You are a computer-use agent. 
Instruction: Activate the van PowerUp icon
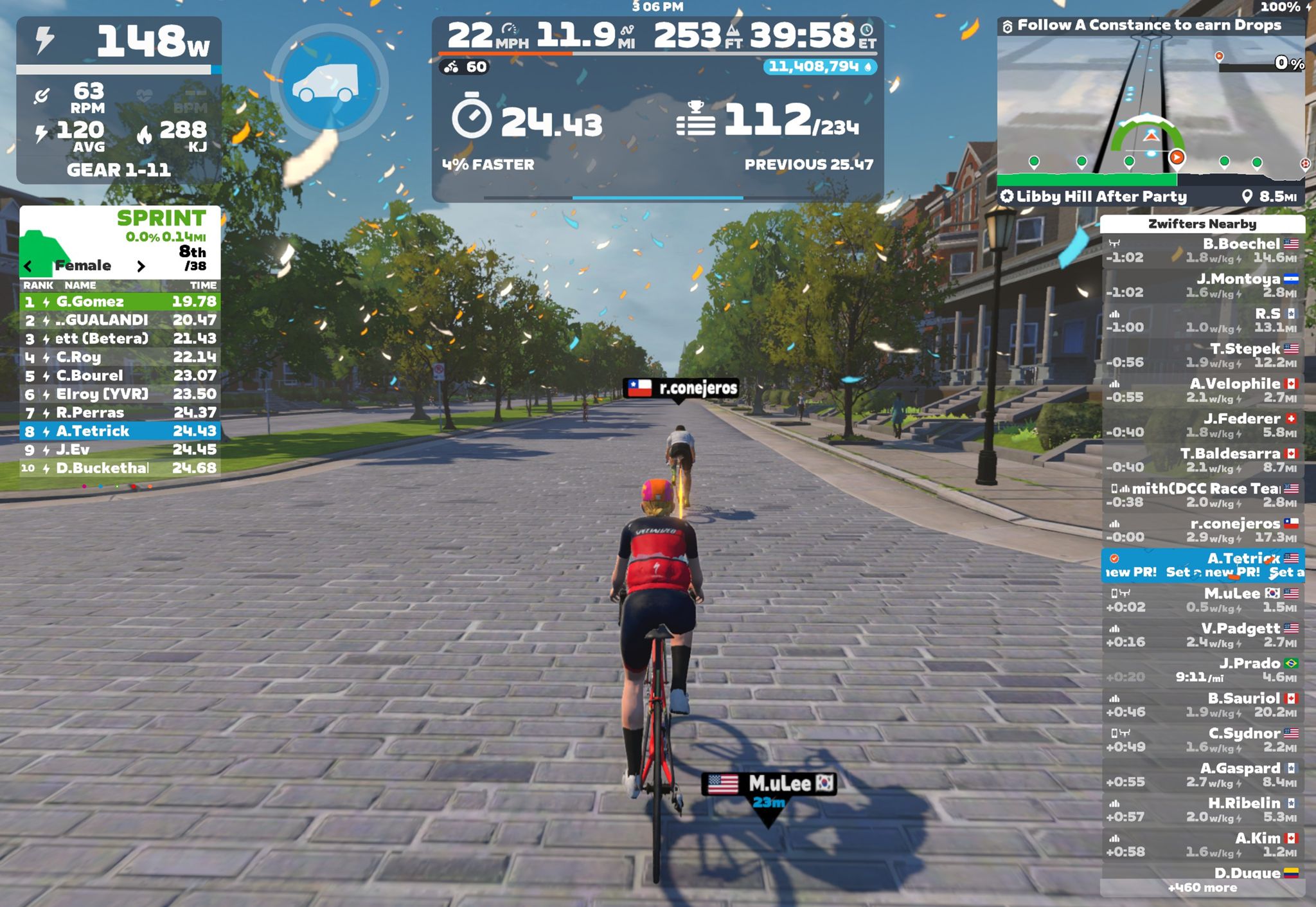(328, 84)
